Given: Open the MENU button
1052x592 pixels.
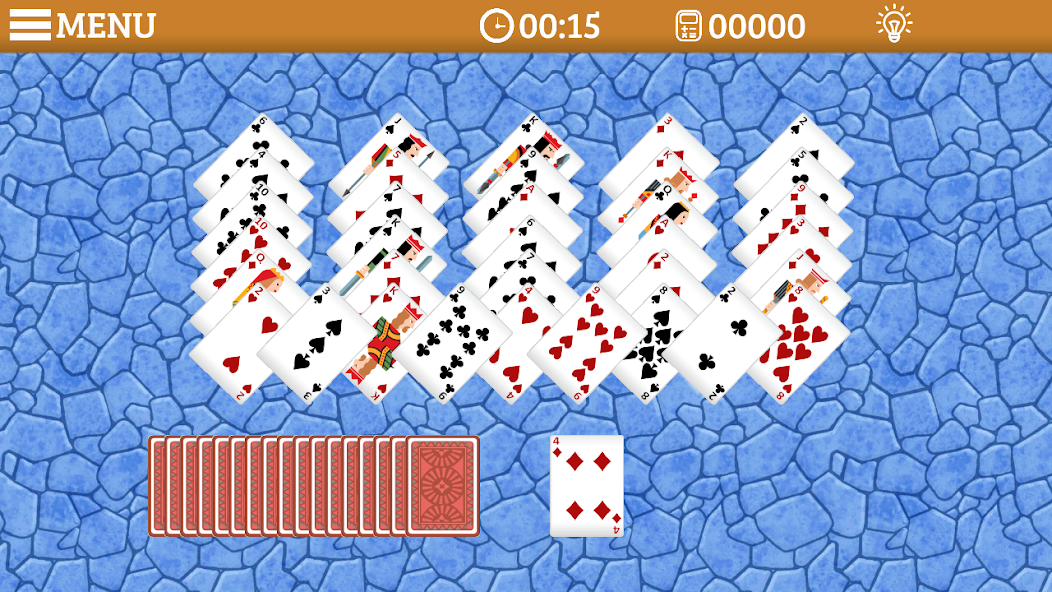Looking at the screenshot, I should [83, 25].
